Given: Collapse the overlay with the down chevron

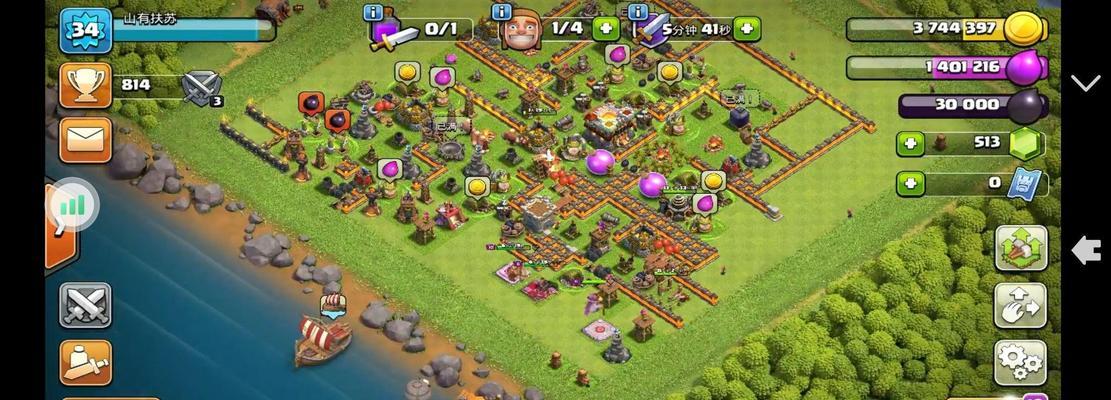Looking at the screenshot, I should coord(1086,83).
